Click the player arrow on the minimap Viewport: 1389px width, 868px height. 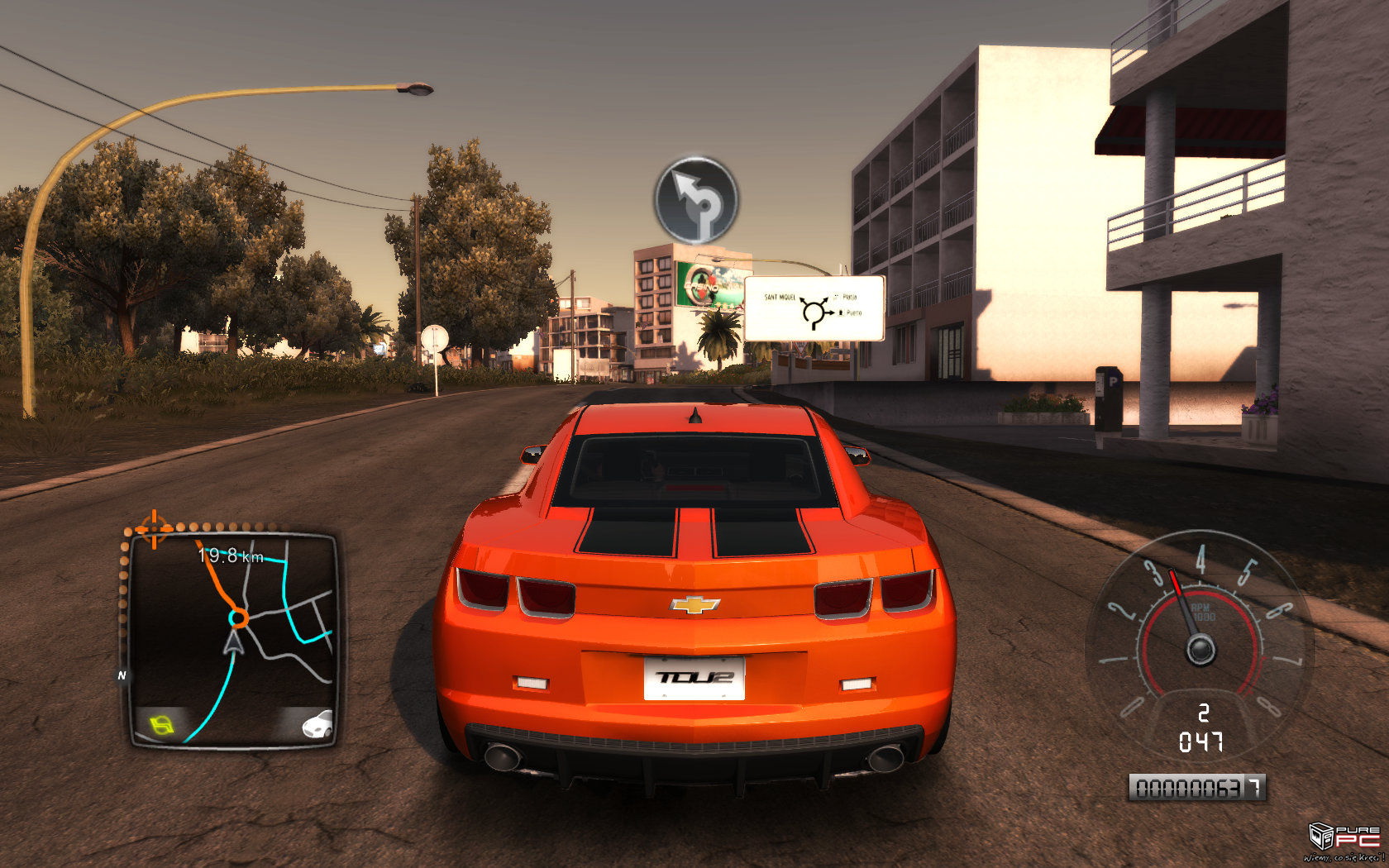point(234,642)
